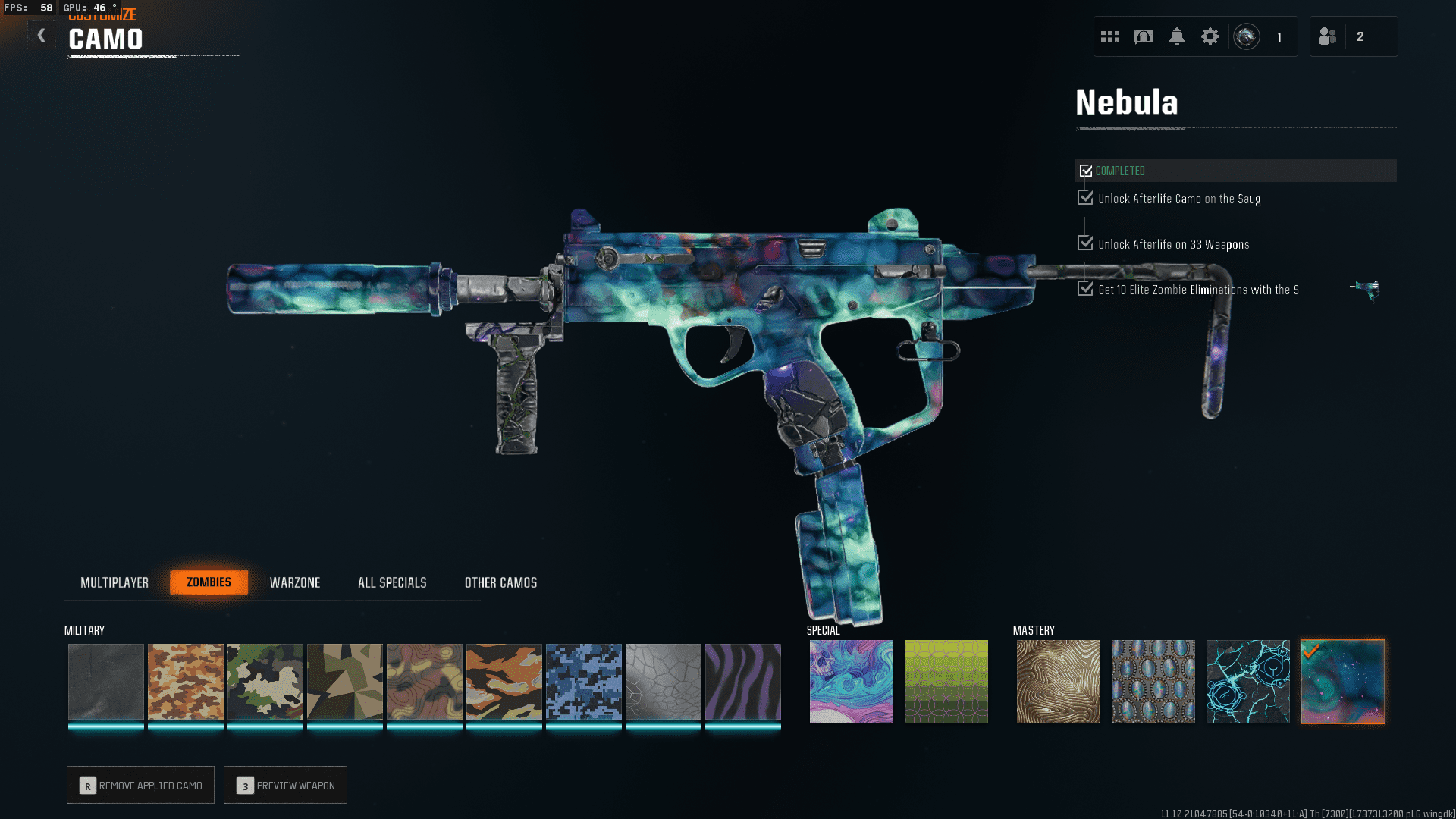Show the All Specials tab
The width and height of the screenshot is (1456, 819).
[x=392, y=582]
